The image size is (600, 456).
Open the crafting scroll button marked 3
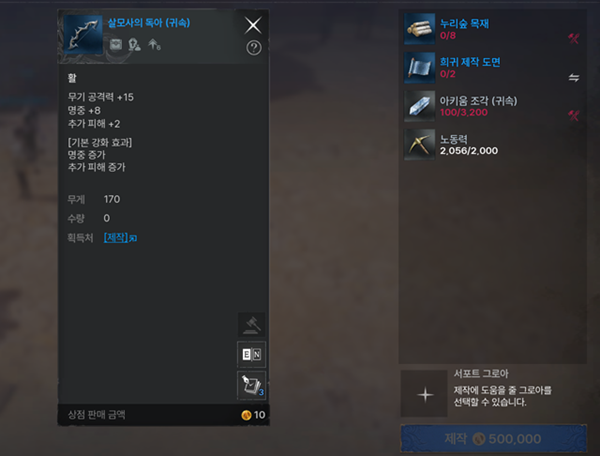point(250,384)
